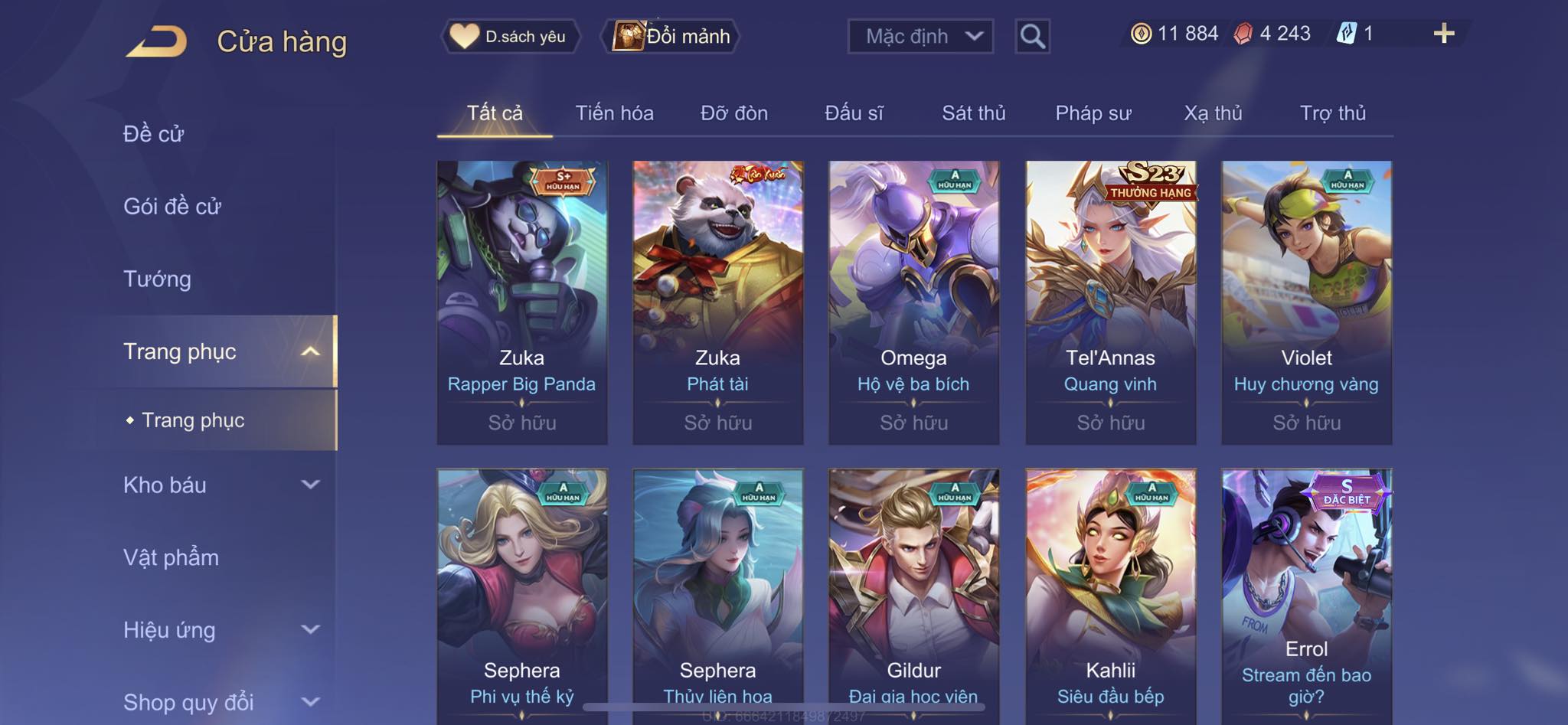Show the Sát thủ category
Screen dimensions: 1568x725
(973, 113)
